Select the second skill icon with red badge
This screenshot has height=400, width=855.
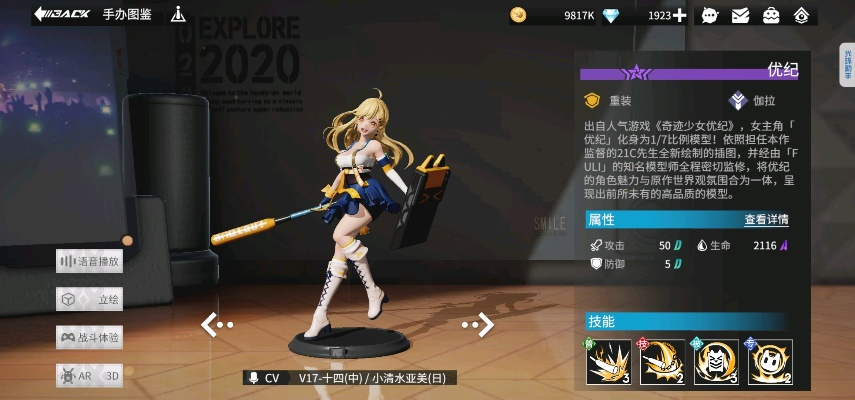click(659, 360)
